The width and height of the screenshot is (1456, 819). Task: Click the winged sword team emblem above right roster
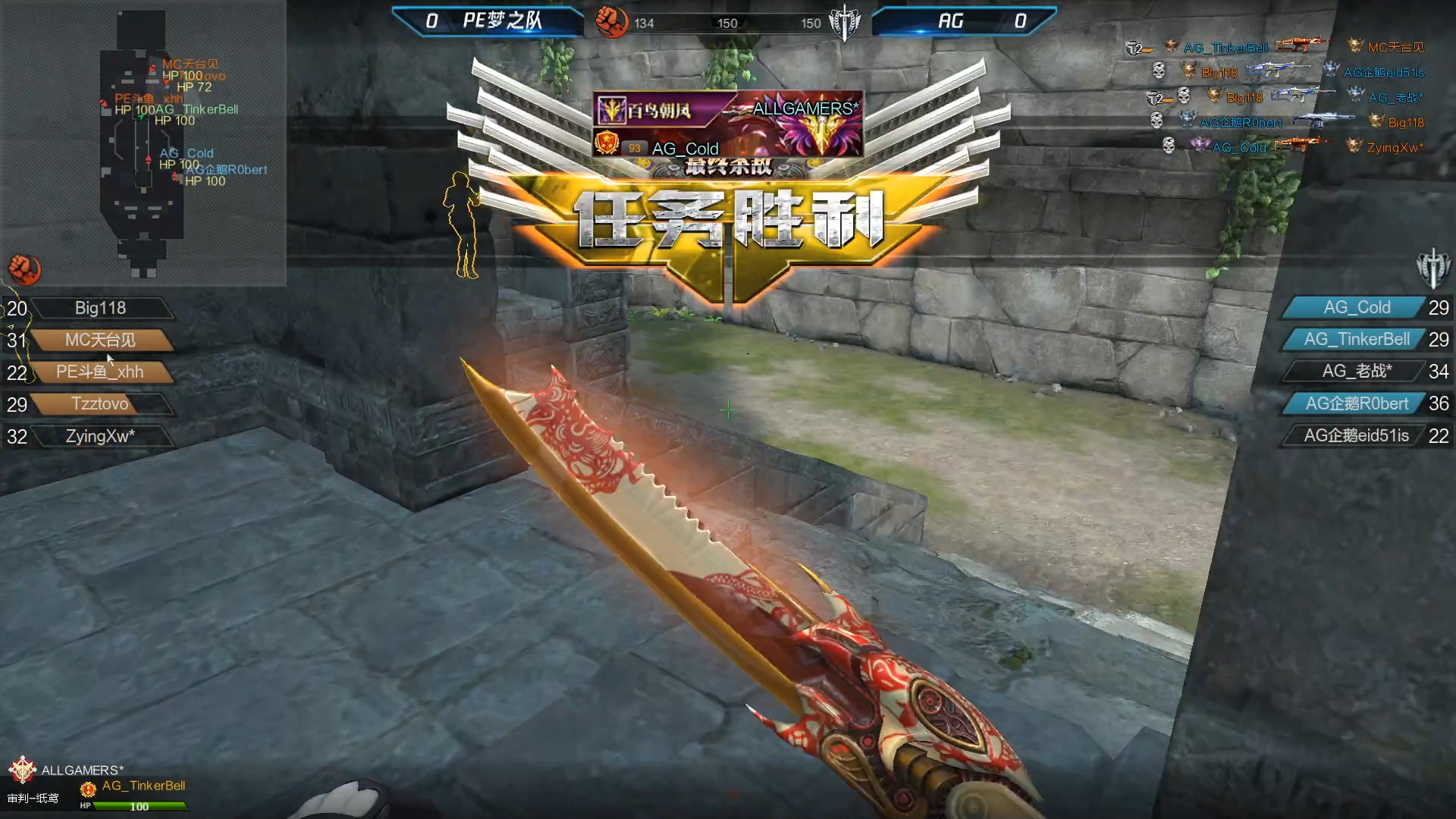click(1432, 268)
